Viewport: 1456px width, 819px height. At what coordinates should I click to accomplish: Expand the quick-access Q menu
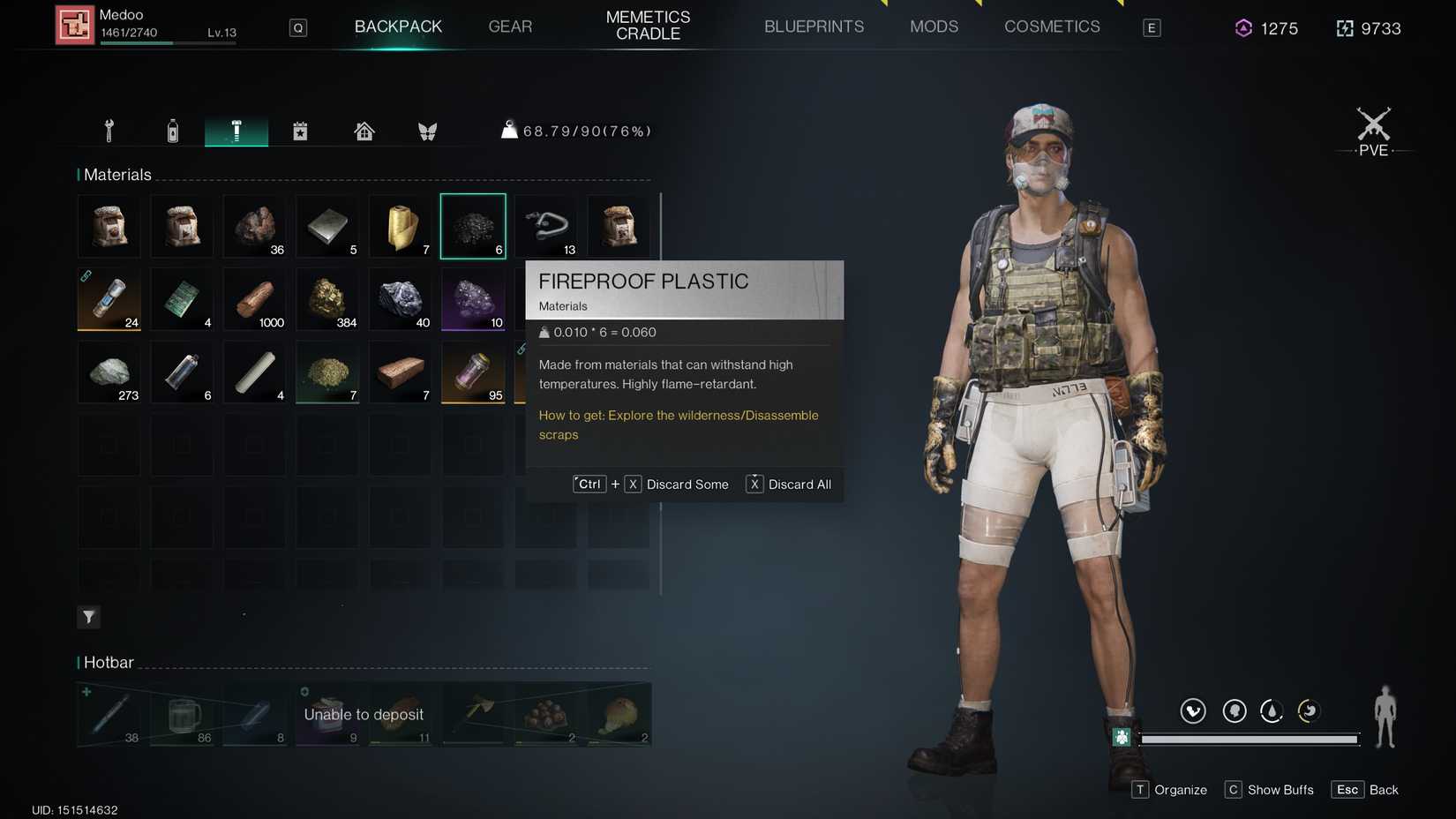[x=297, y=27]
